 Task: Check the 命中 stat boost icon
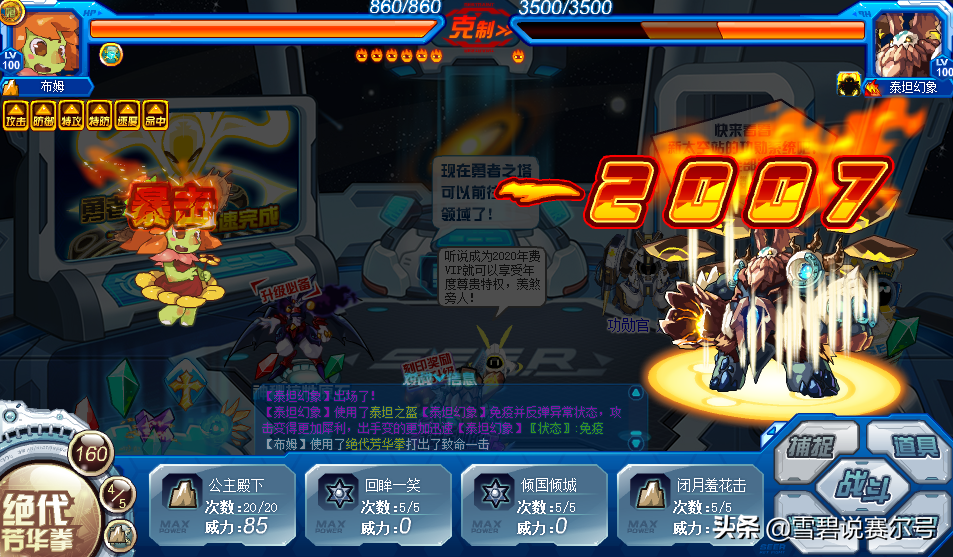click(155, 115)
